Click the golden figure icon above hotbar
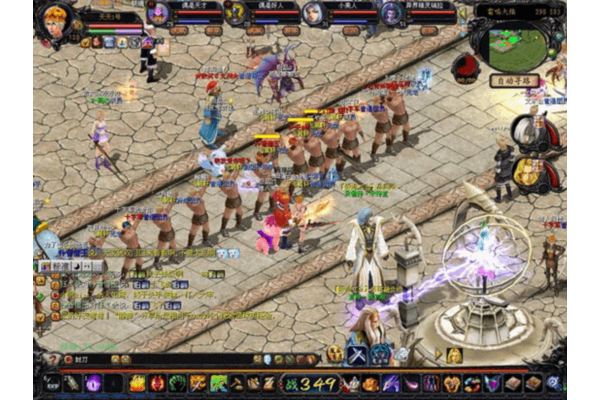Viewport: 600px width, 400px height. (x=453, y=355)
